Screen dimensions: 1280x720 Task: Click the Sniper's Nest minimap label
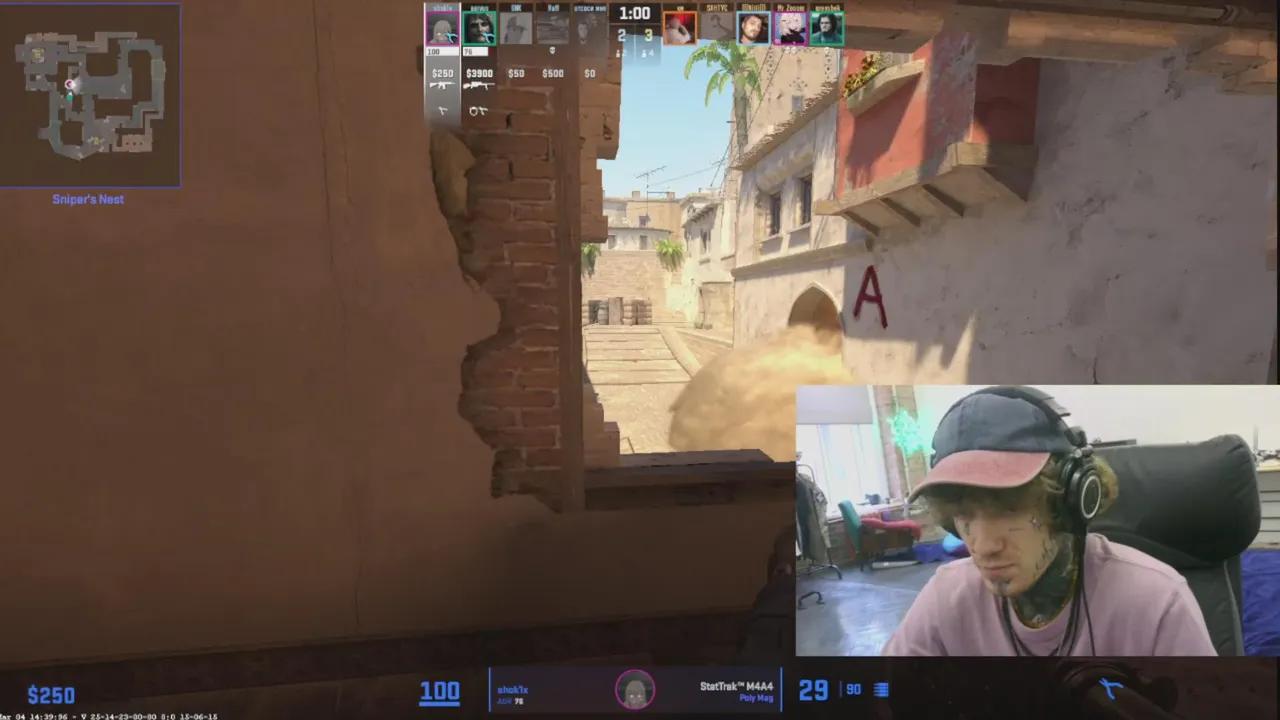(88, 199)
